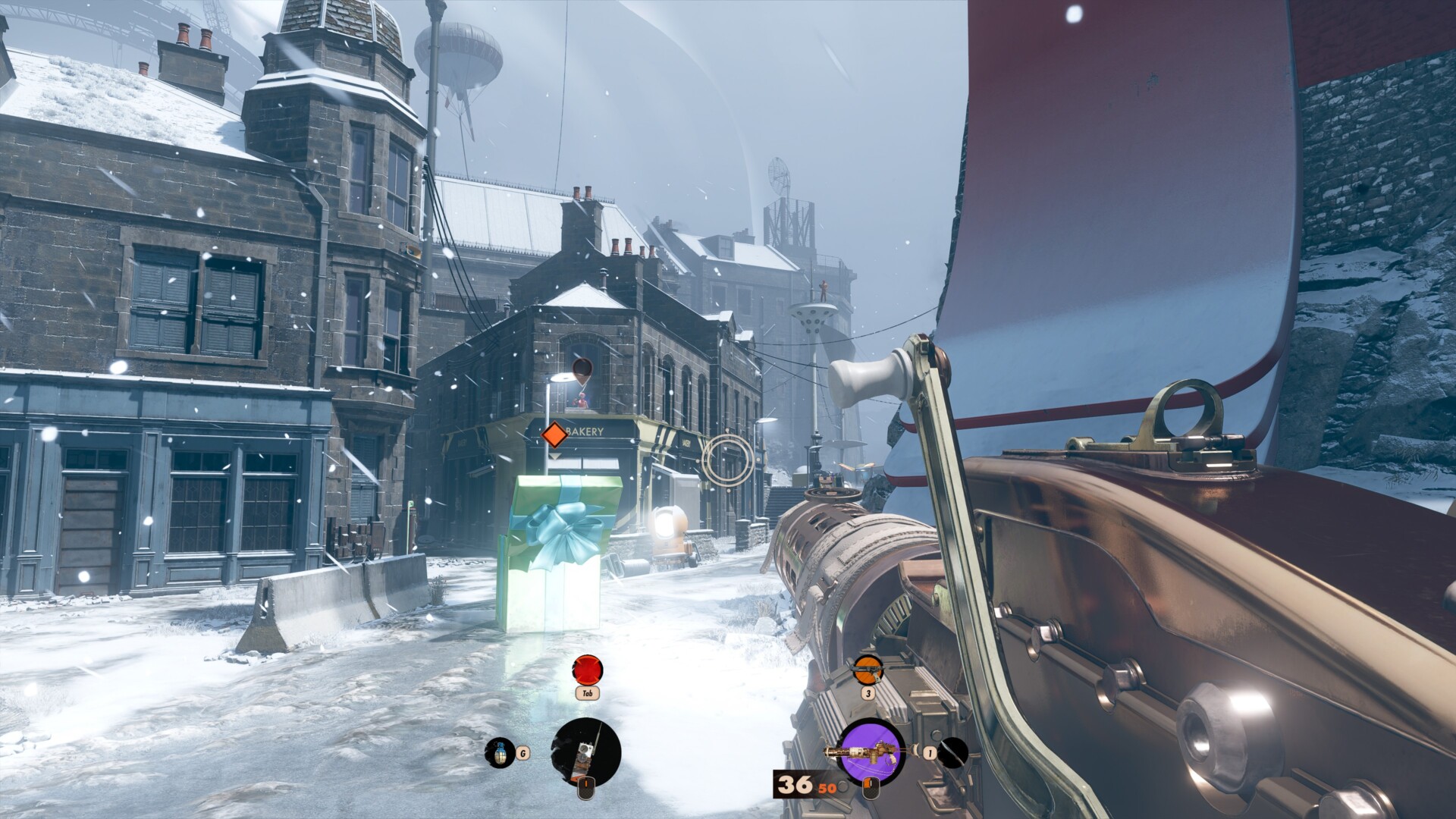Switch to the orange pistol weapon slot
This screenshot has height=819, width=1456.
[868, 670]
